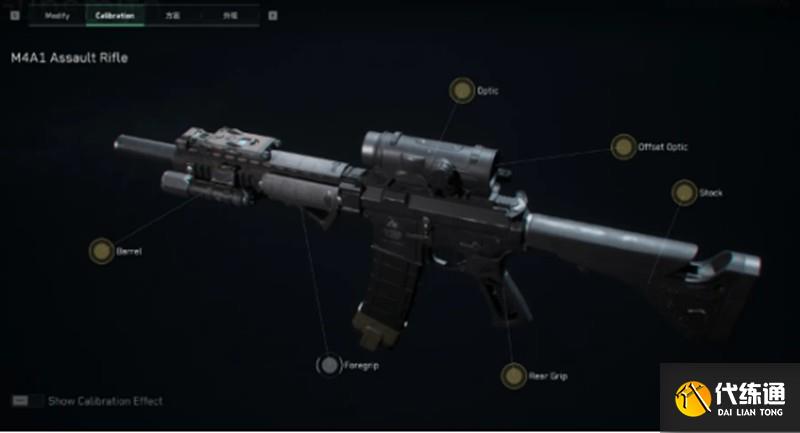Select the Offset Optic calibration node

(x=624, y=147)
